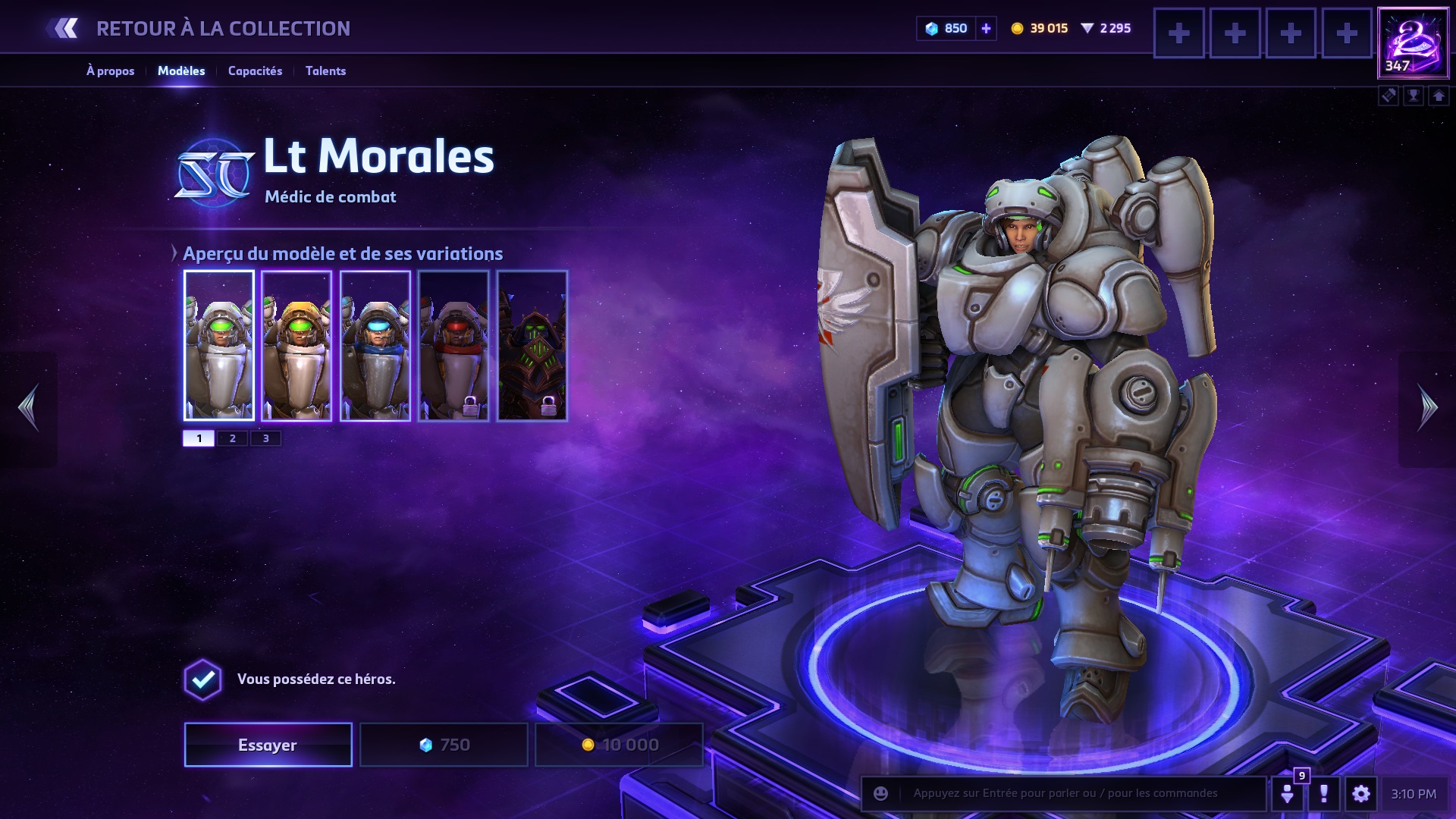
Task: Open the À propos tab
Action: tap(111, 71)
